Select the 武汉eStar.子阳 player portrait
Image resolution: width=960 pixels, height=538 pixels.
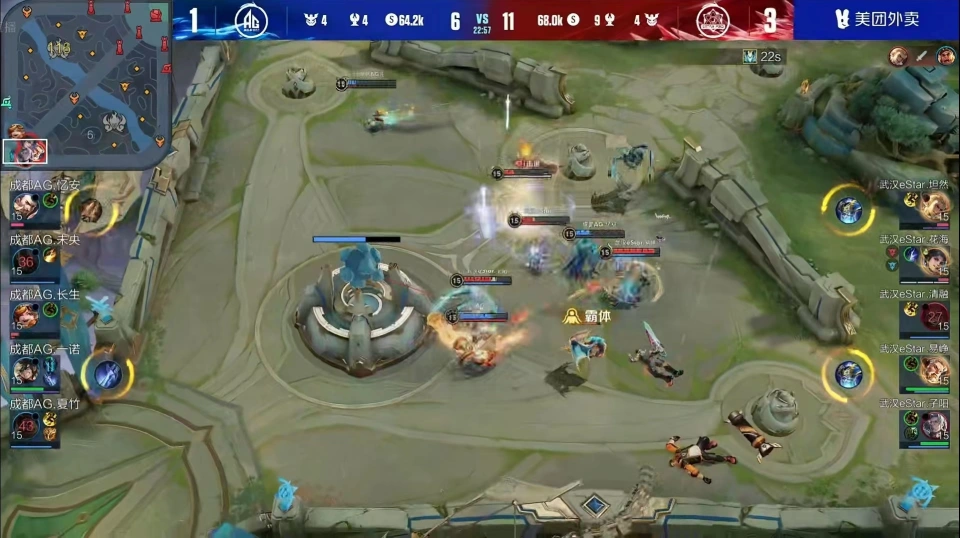click(935, 427)
